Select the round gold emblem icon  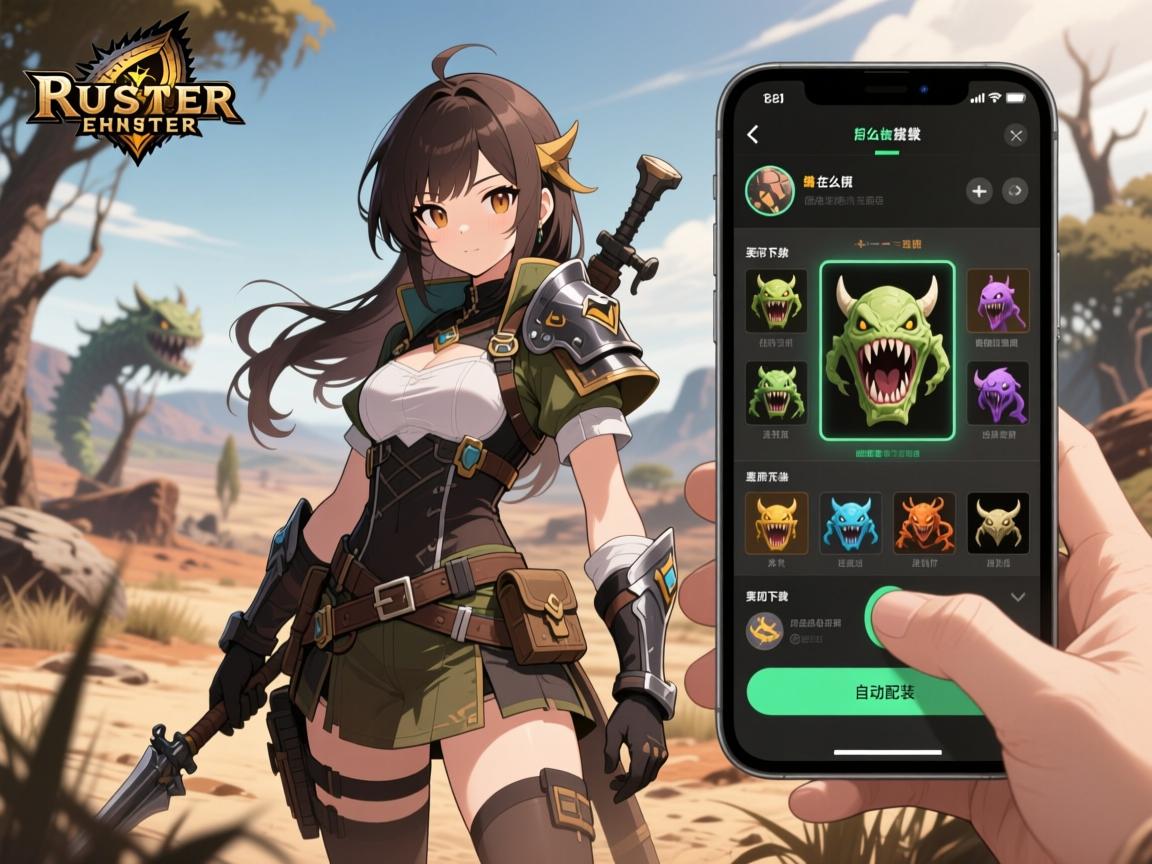[766, 630]
